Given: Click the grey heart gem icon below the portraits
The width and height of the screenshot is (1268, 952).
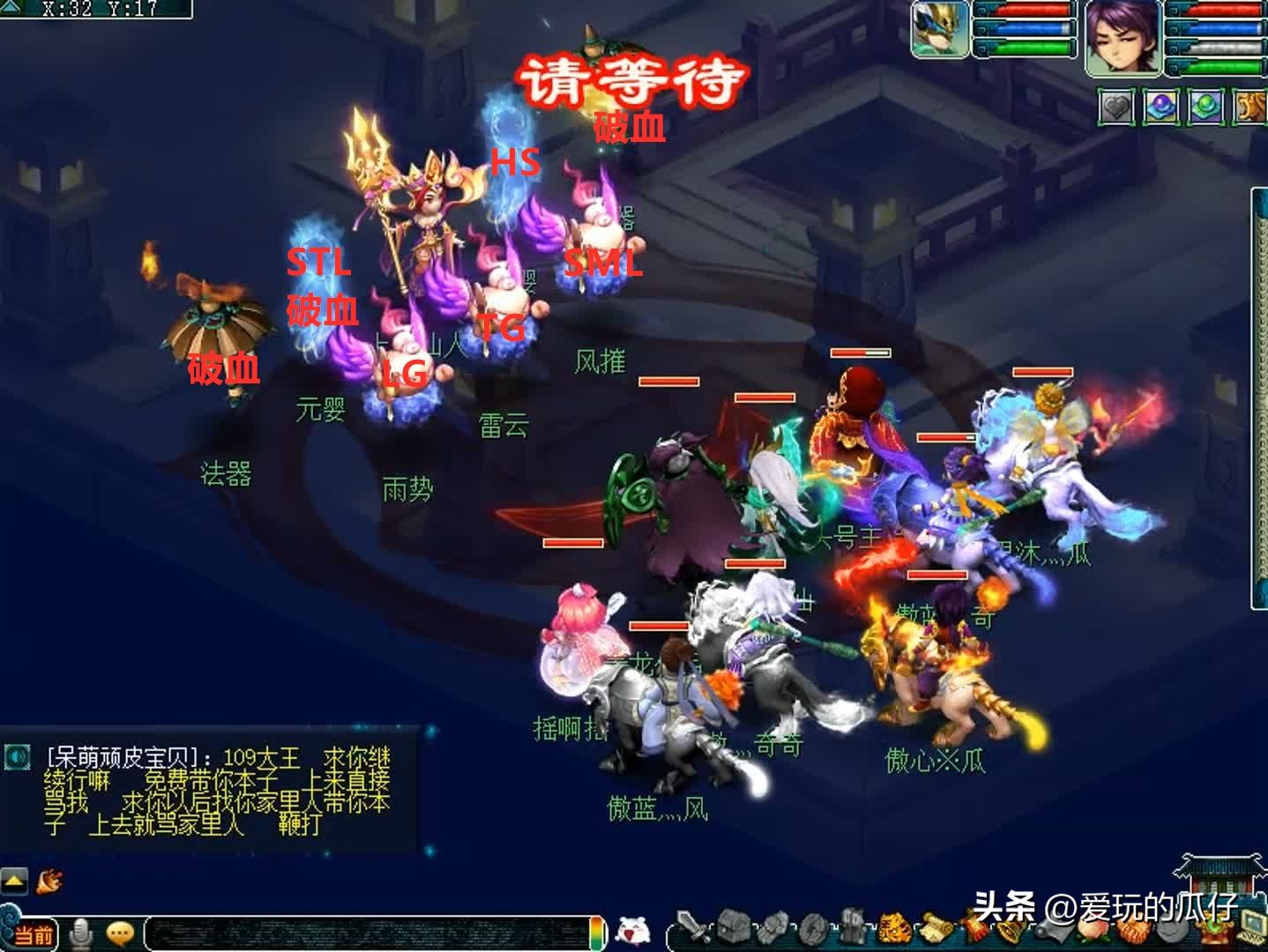Looking at the screenshot, I should 1115,106.
